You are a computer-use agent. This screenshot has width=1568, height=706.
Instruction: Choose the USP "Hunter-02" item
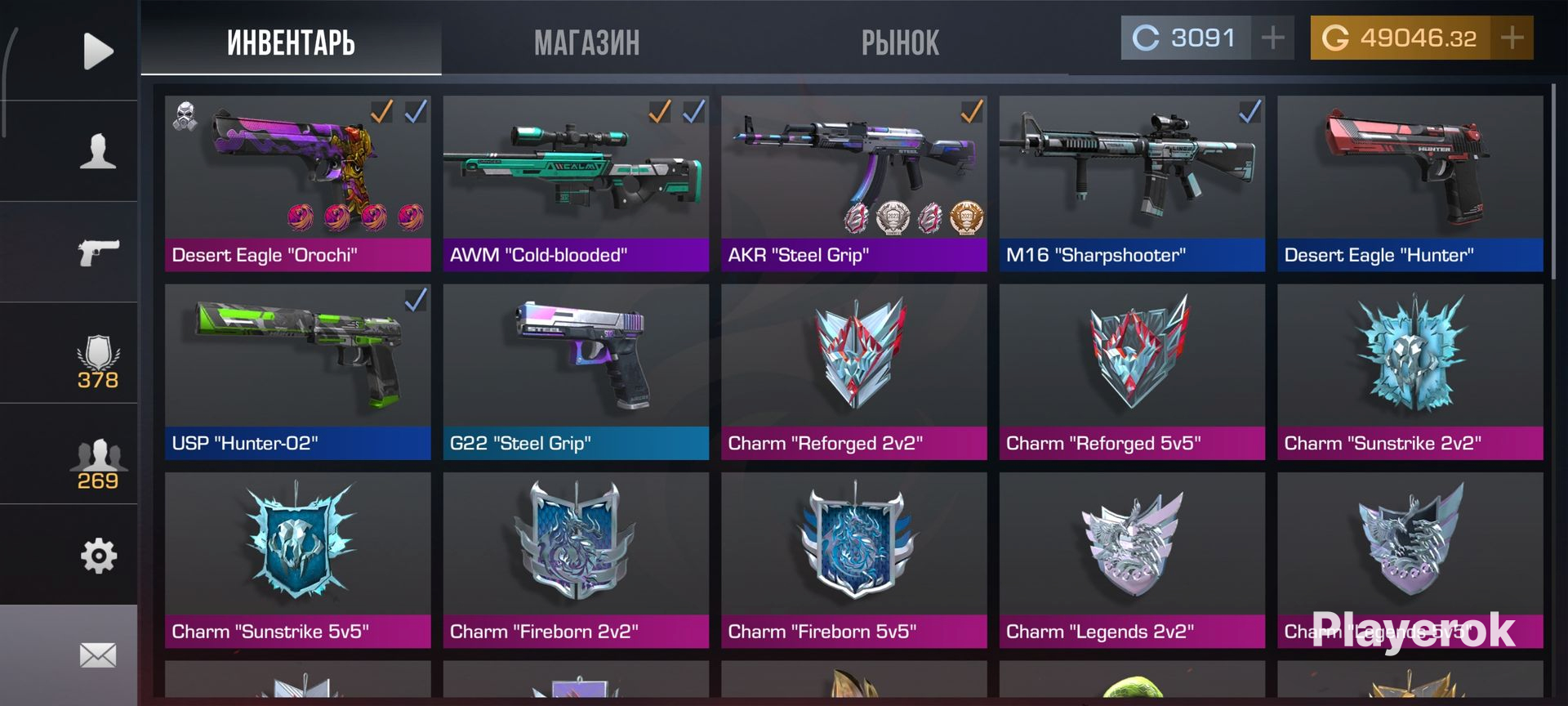(x=297, y=372)
